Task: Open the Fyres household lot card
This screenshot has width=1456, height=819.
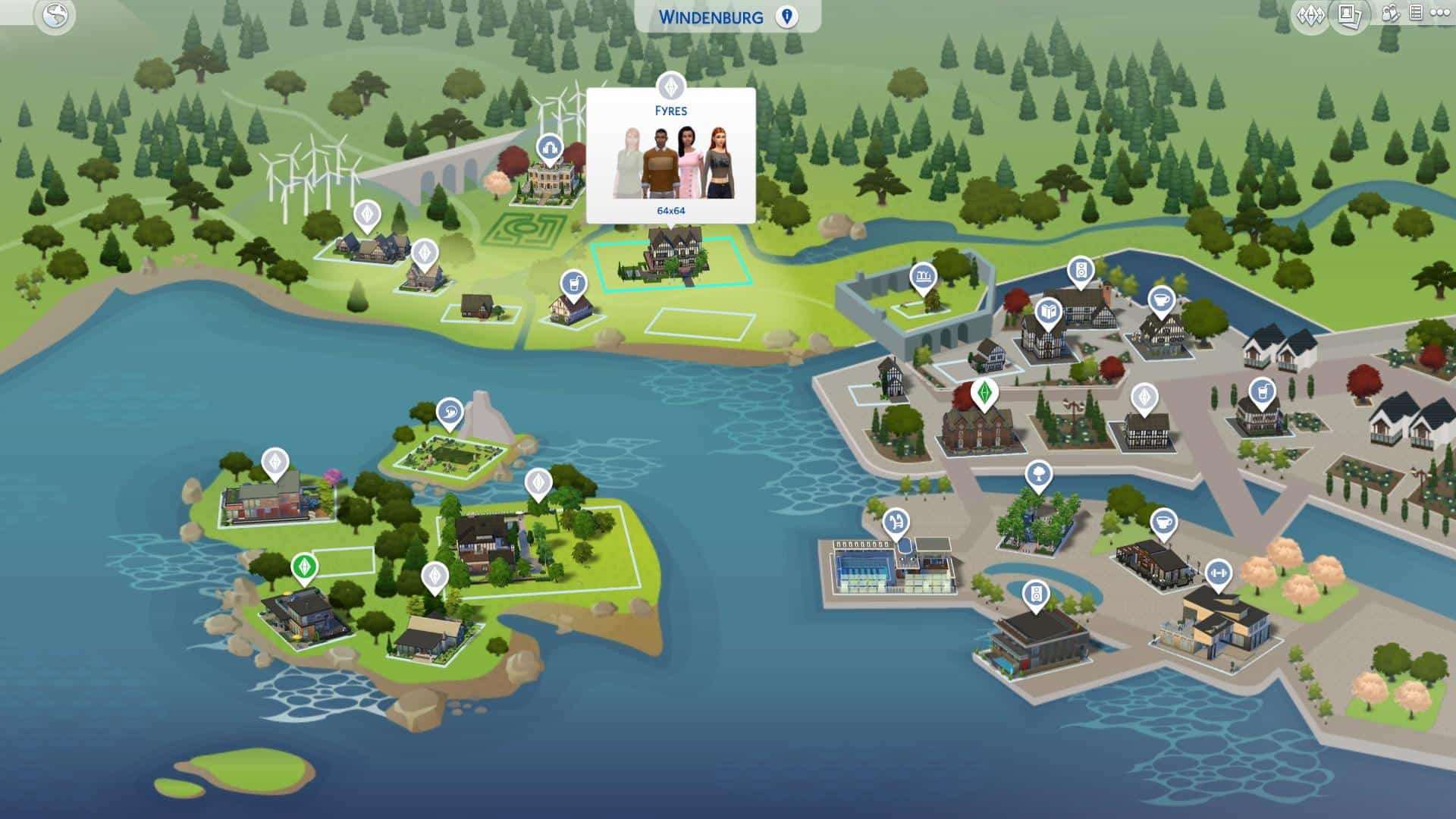Action: [670, 155]
